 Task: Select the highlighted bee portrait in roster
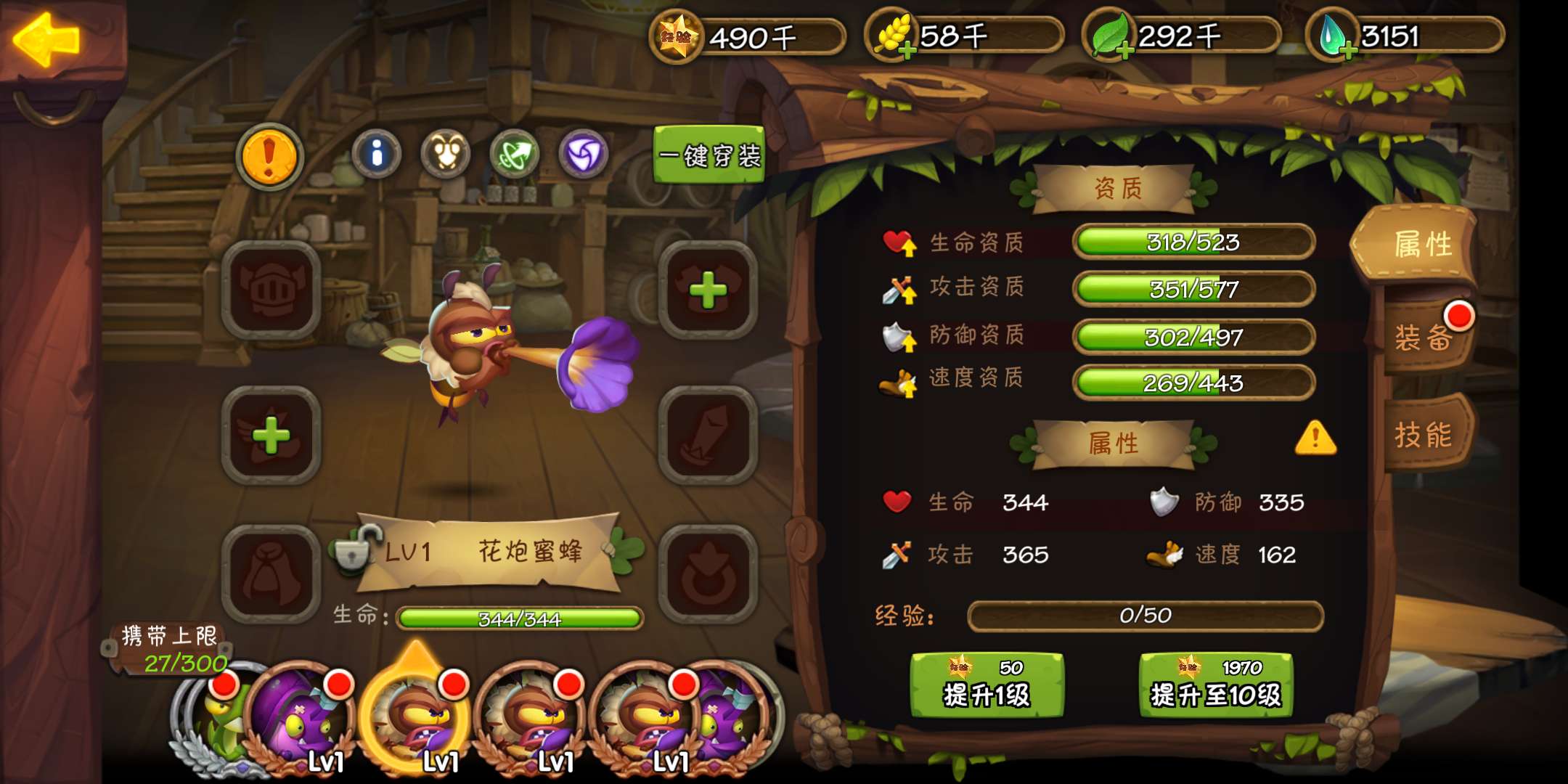click(x=416, y=715)
